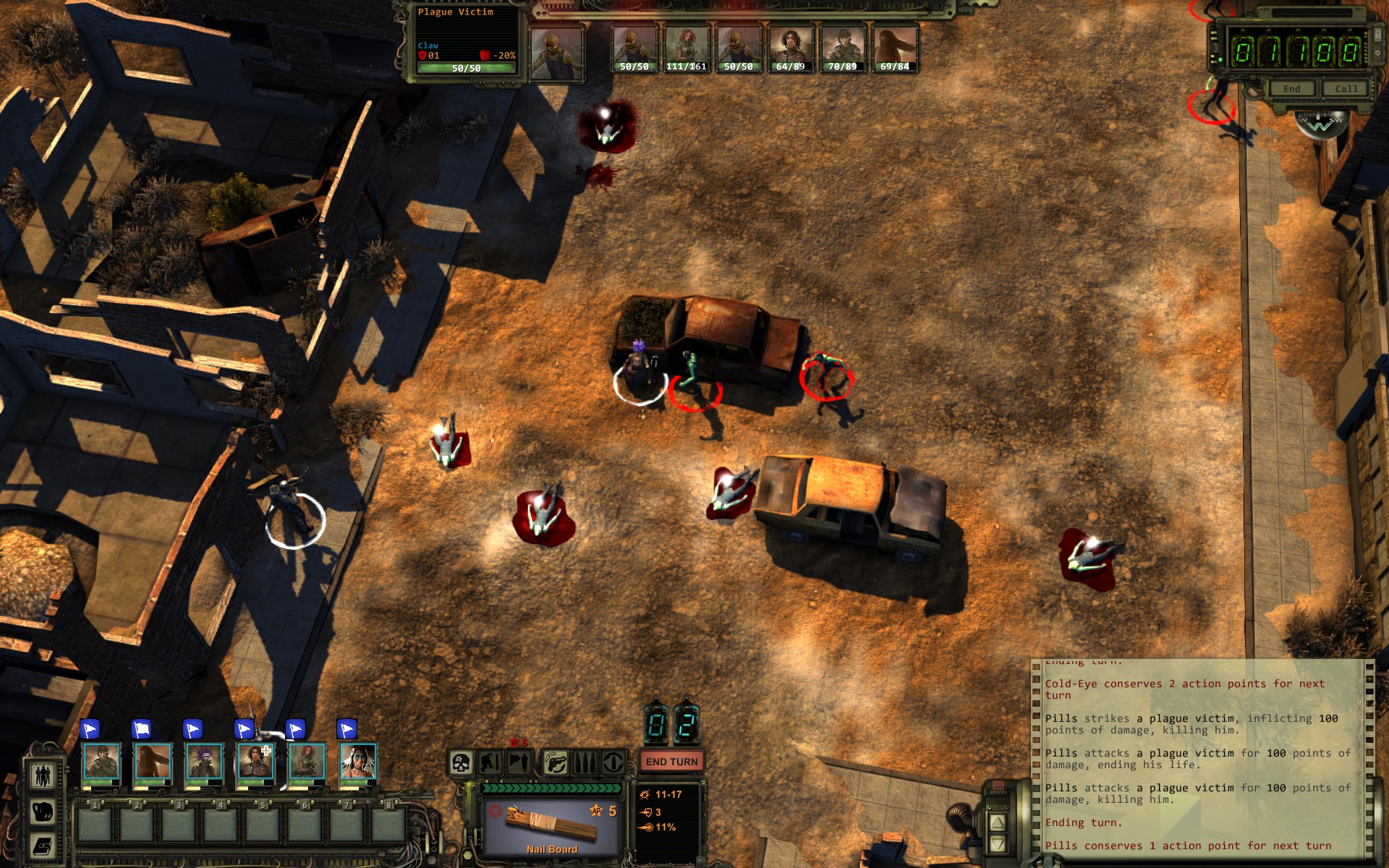Choose the pistol weapon-switch icon
This screenshot has height=868, width=1389.
coord(555,762)
